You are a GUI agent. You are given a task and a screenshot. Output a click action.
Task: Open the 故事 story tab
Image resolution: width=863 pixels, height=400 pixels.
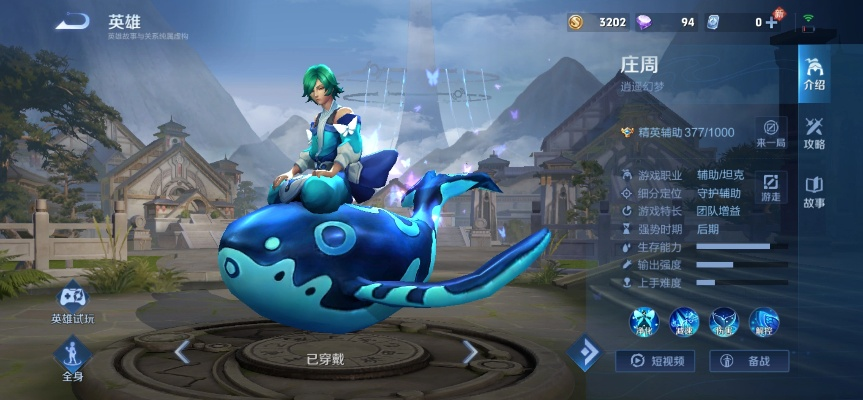click(x=814, y=191)
